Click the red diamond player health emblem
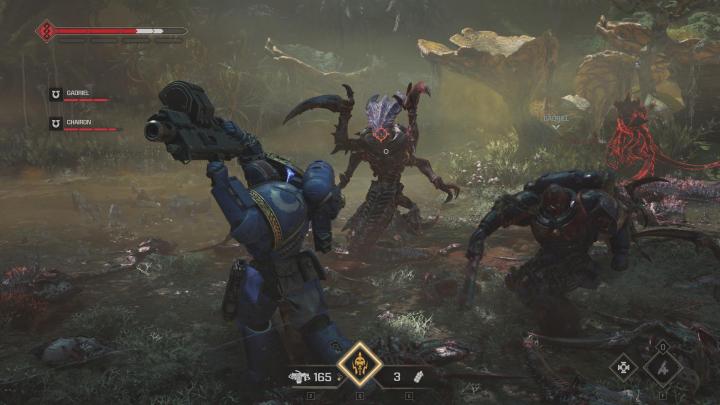This screenshot has width=720, height=405. pyautogui.click(x=46, y=31)
